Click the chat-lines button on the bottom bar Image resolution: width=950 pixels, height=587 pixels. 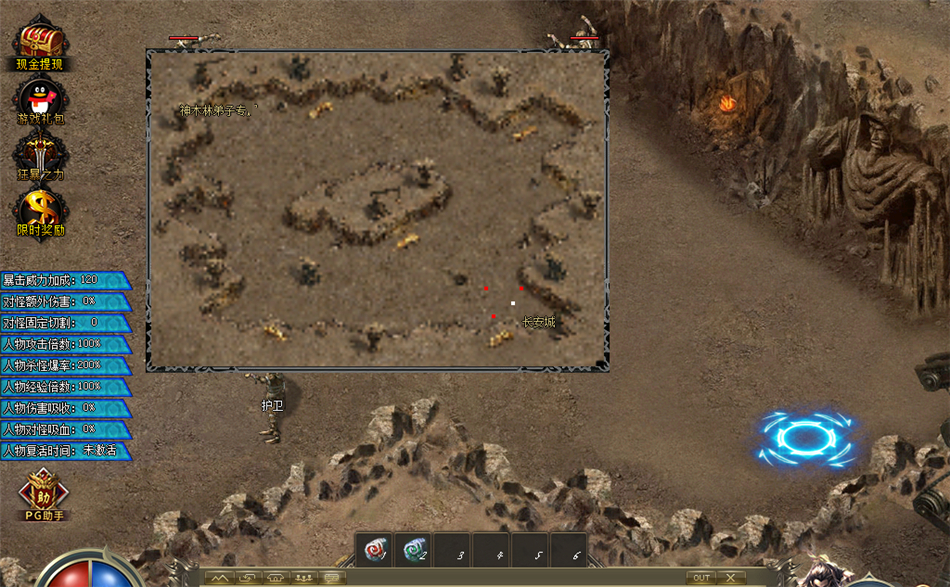tap(331, 578)
